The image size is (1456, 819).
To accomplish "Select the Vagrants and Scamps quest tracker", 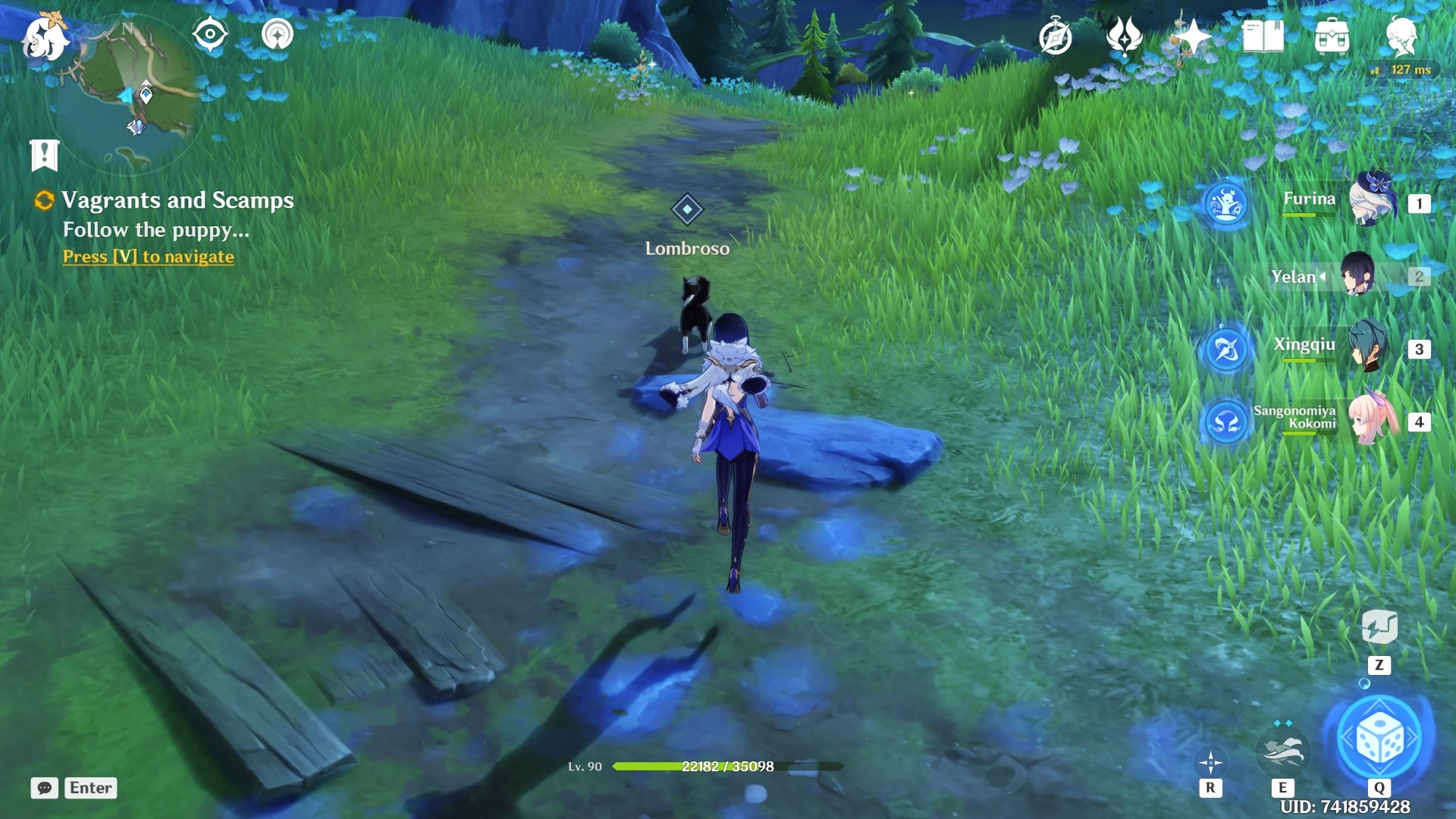I will 177,200.
